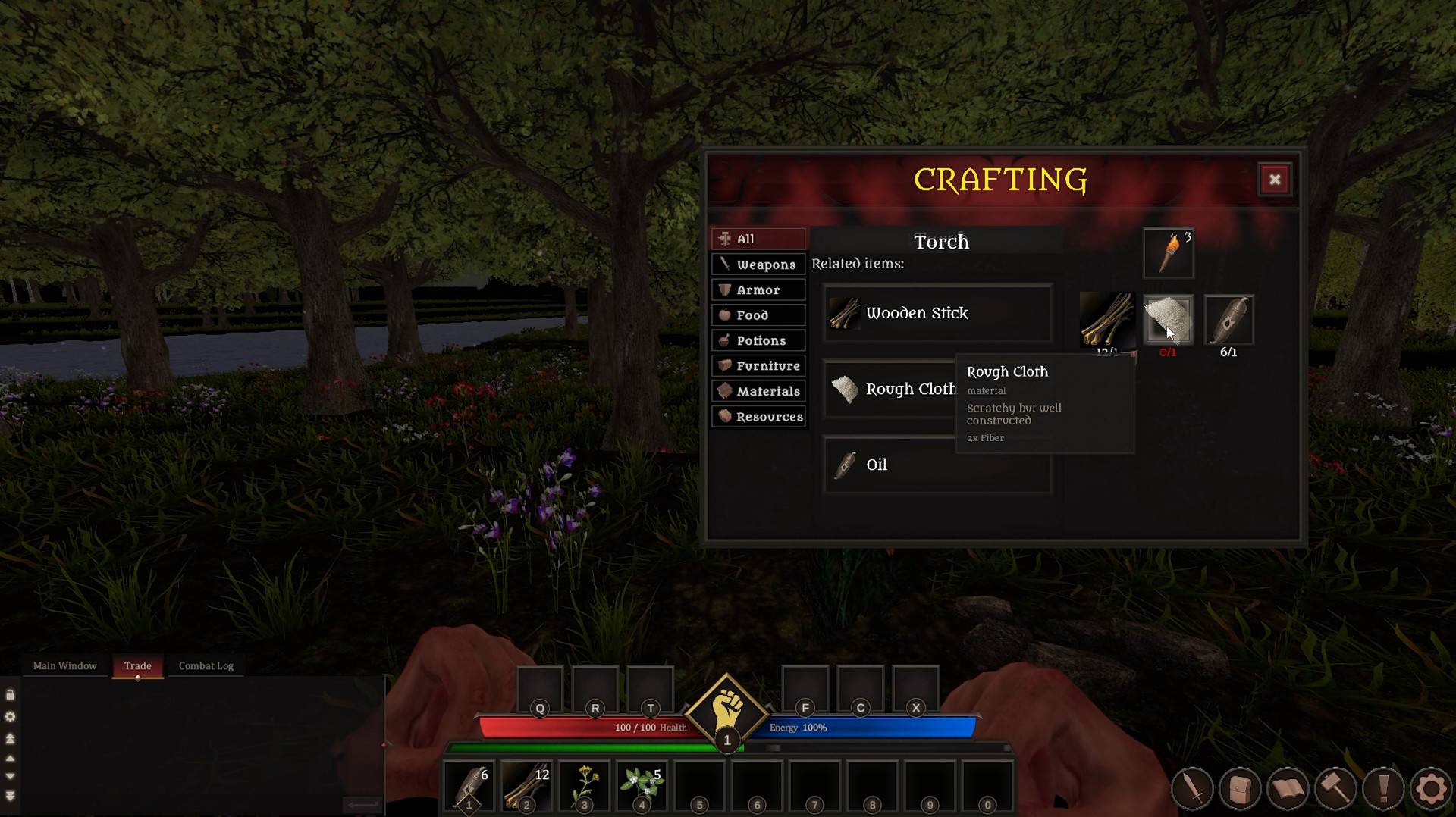The image size is (1456, 817).
Task: Click the Torch output icon showing 3
Action: pyautogui.click(x=1168, y=252)
